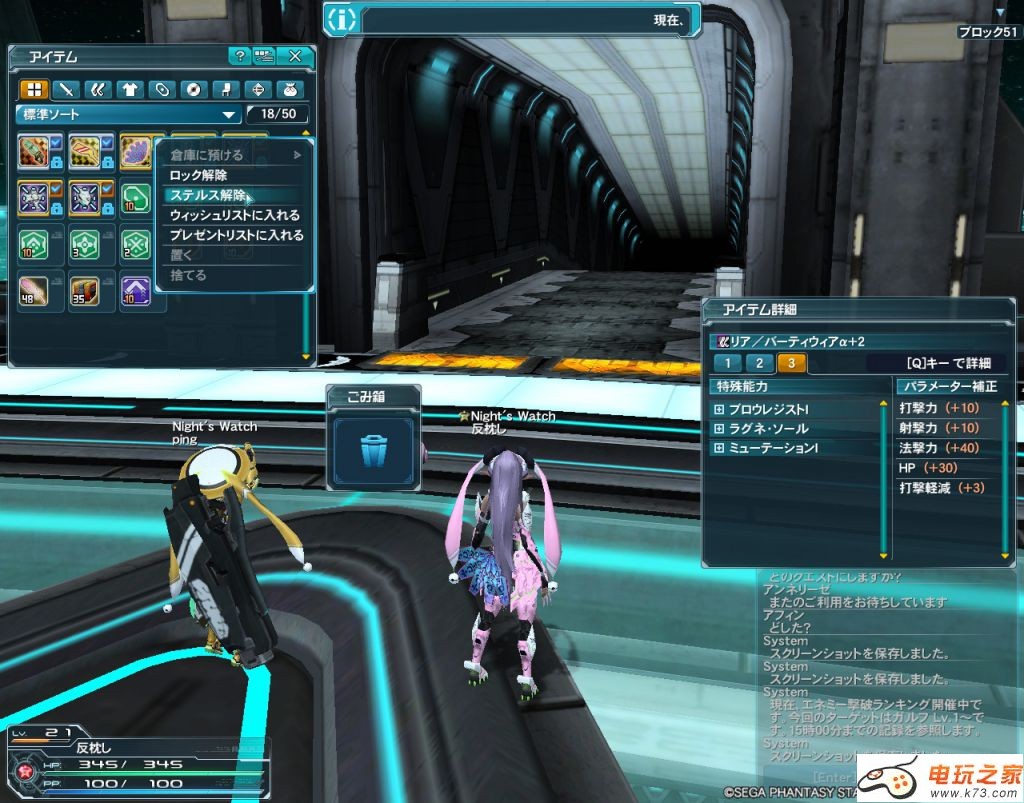Open the 標準ソート sort dropdown
The image size is (1024, 803).
pos(129,114)
